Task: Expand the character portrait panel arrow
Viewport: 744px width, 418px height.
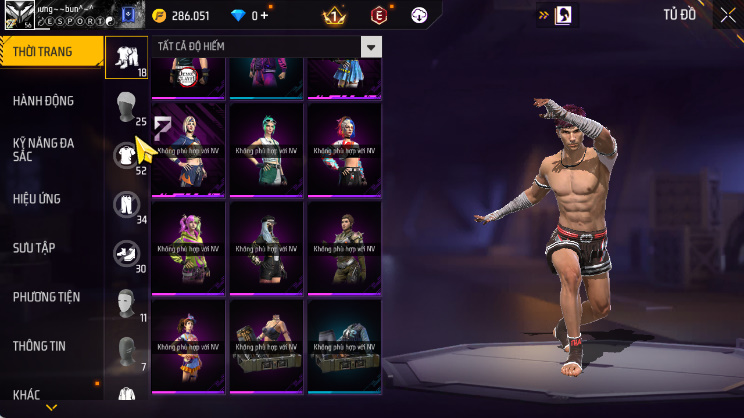Action: click(x=544, y=15)
